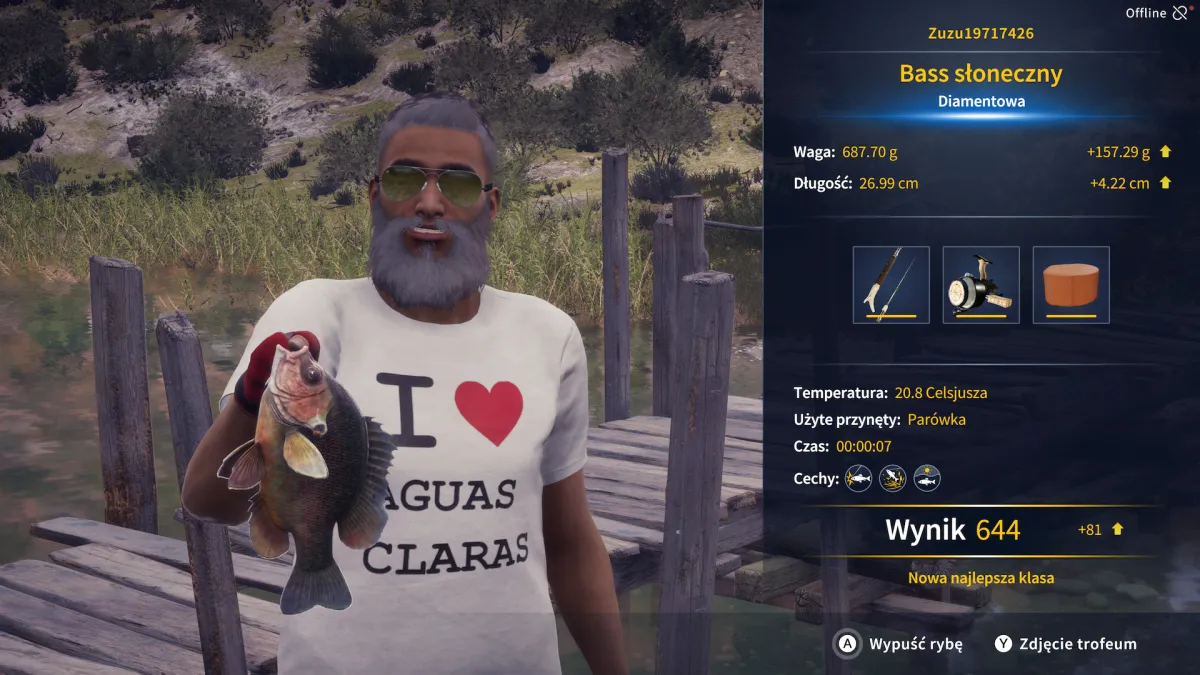
Task: Select the orange sausage bait slot
Action: tap(1071, 285)
